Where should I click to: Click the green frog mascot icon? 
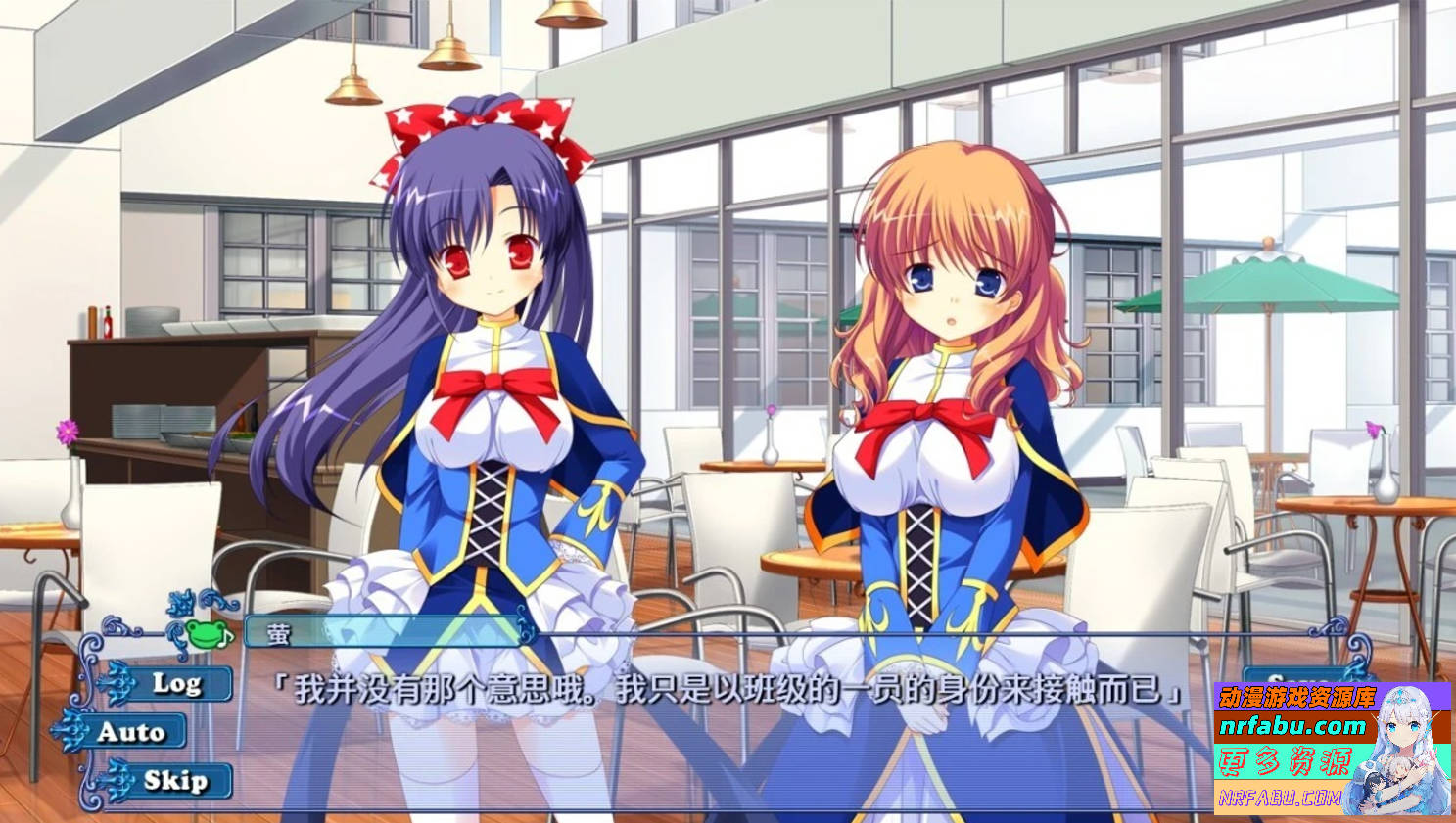(205, 635)
